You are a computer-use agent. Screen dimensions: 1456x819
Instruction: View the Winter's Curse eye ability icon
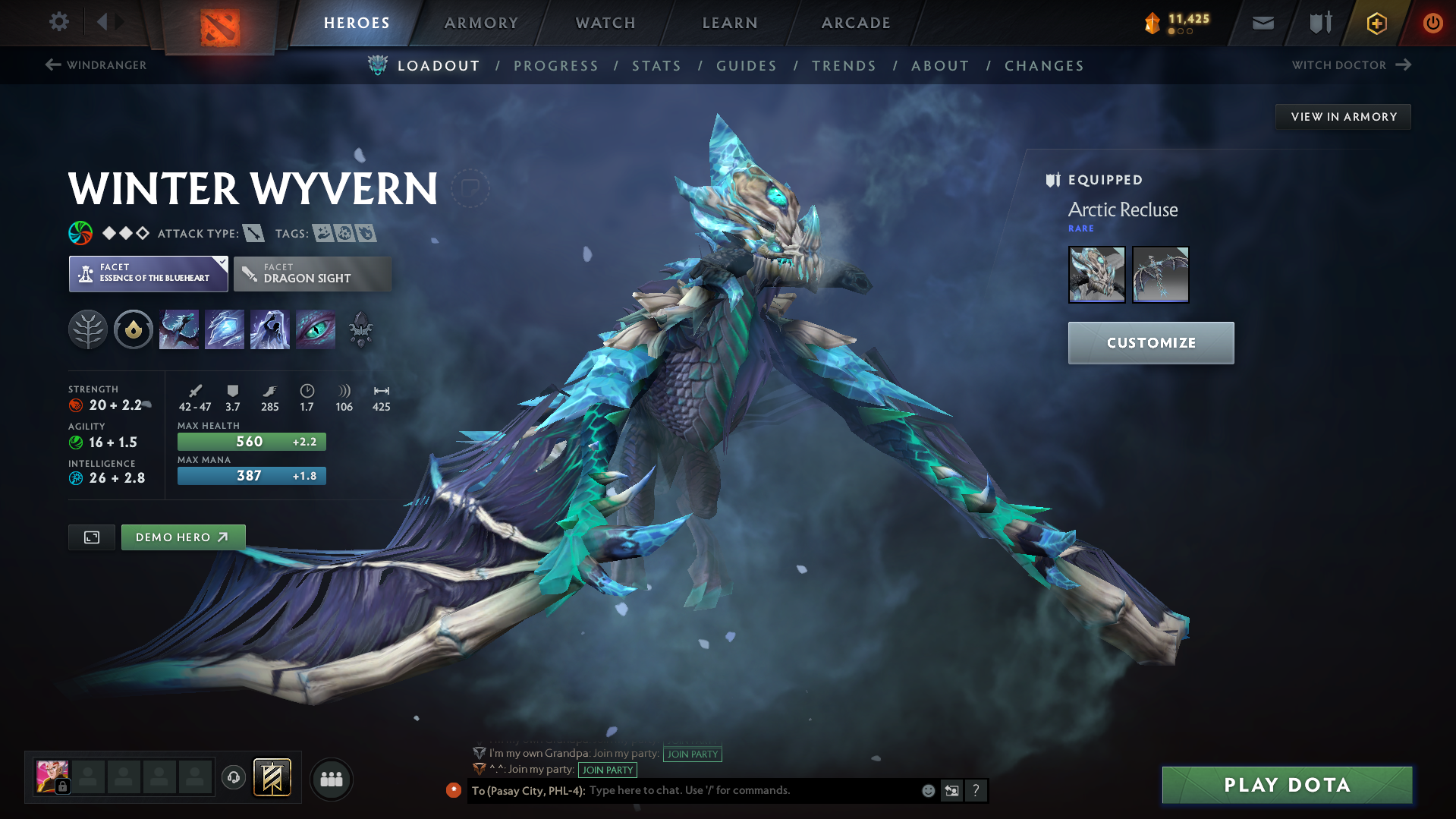315,329
